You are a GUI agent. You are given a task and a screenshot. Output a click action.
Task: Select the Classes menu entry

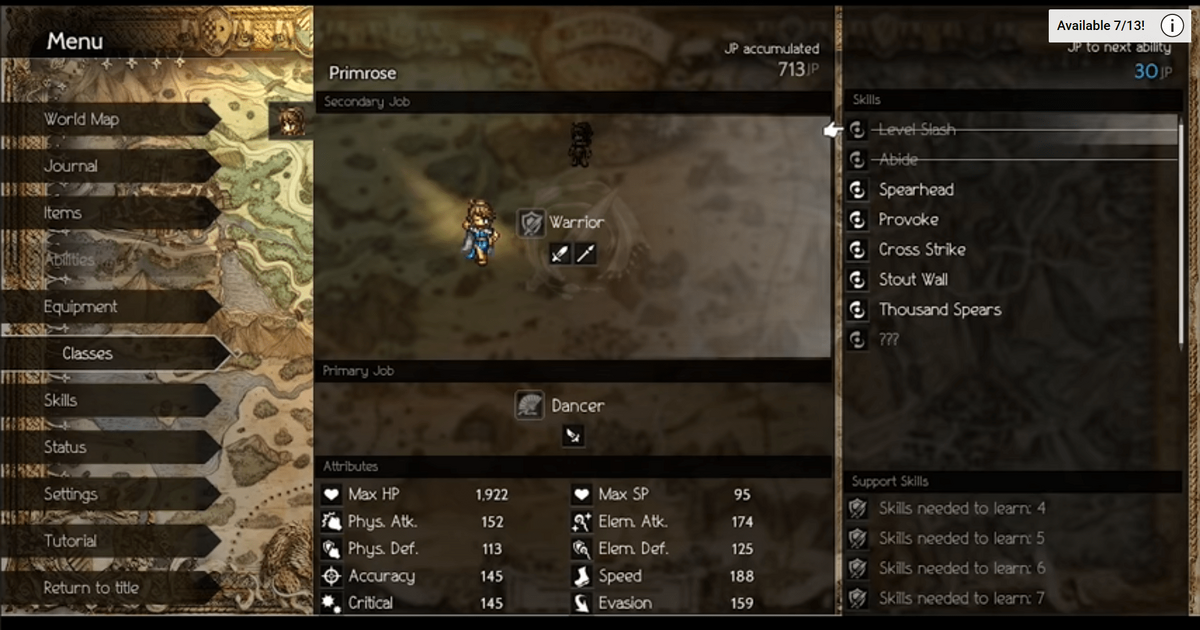click(x=88, y=354)
